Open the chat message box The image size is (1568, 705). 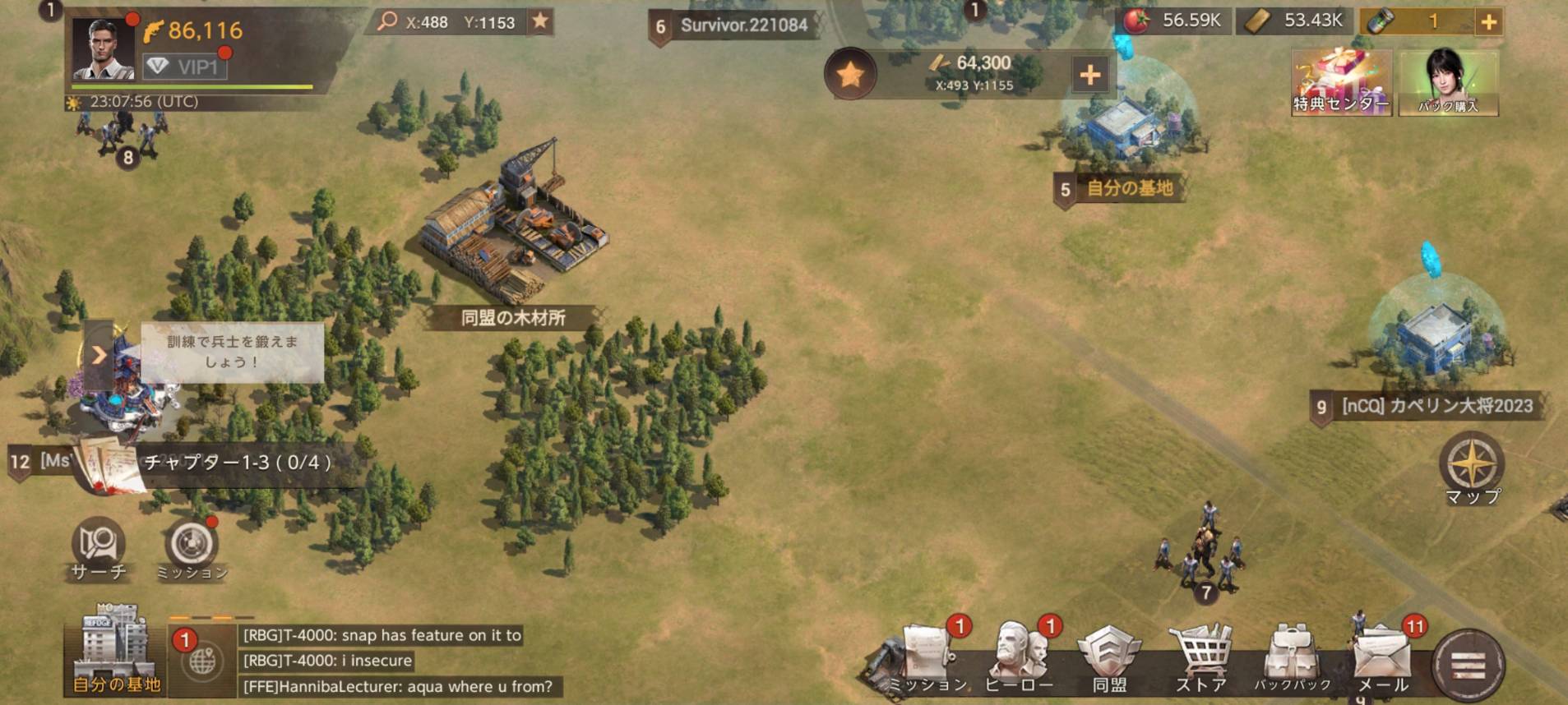(395, 661)
